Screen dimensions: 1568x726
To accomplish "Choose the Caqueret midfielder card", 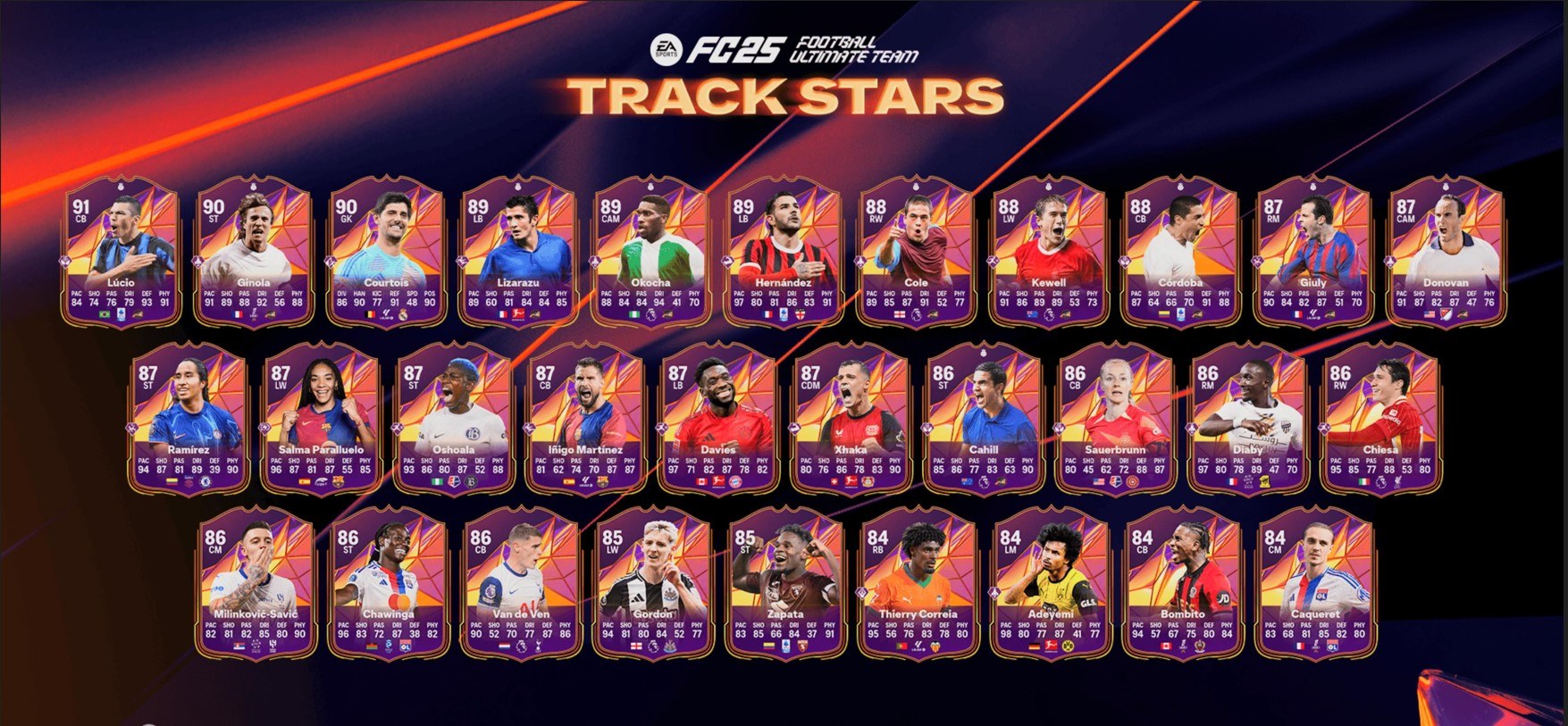I will (1315, 583).
